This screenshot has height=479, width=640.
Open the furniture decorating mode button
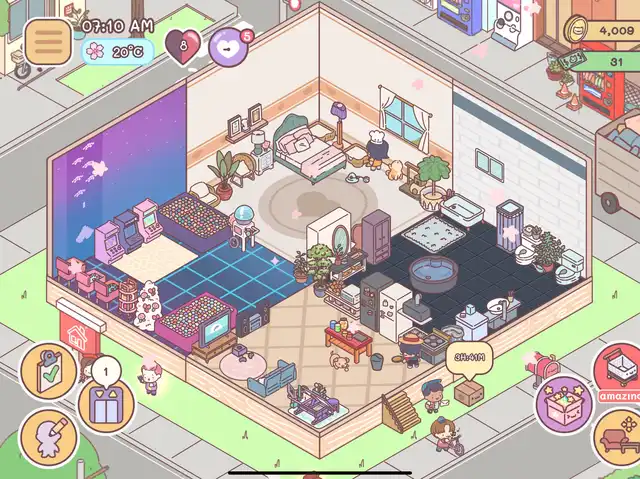click(x=616, y=437)
